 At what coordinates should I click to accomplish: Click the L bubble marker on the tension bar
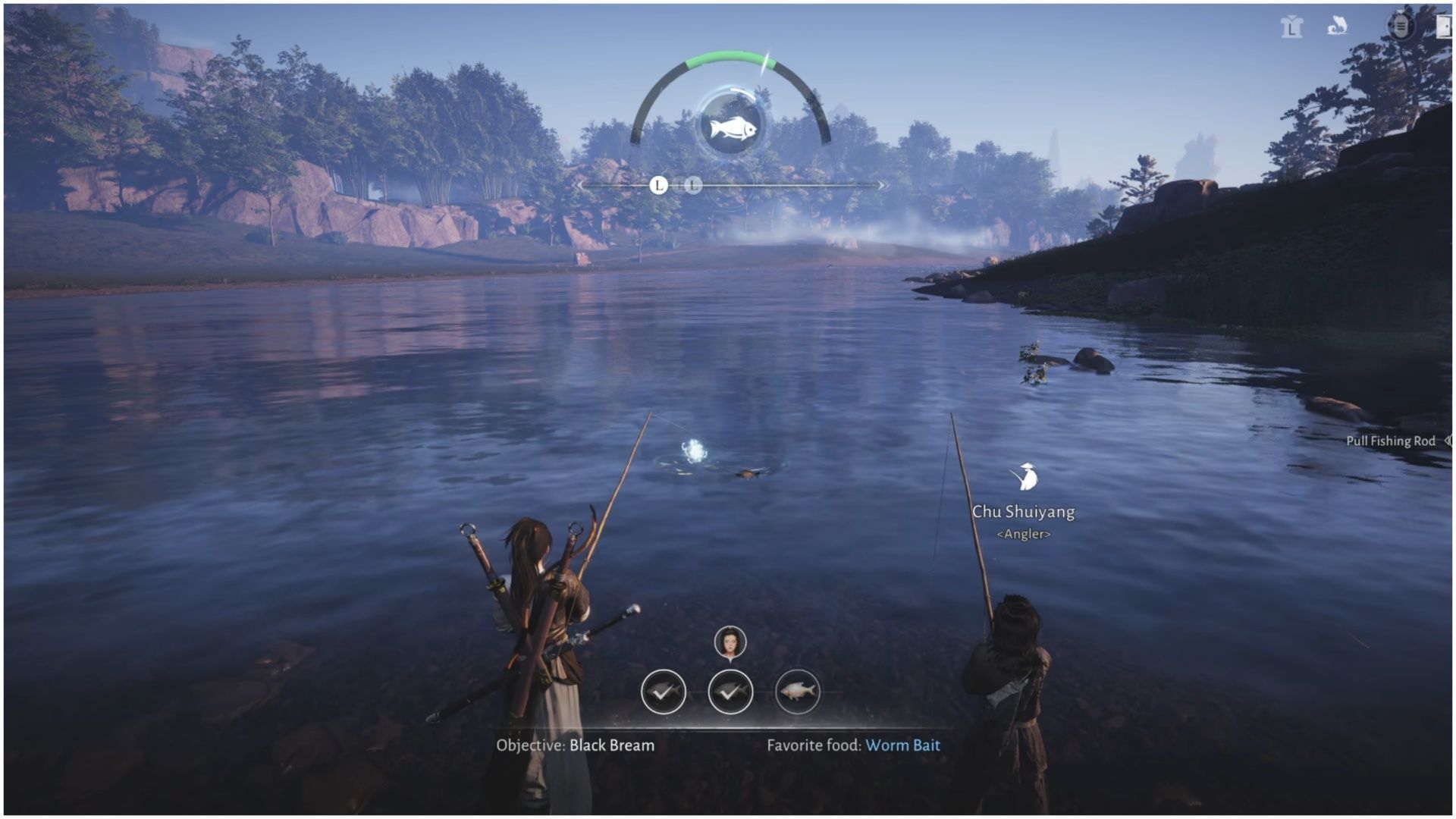point(658,184)
